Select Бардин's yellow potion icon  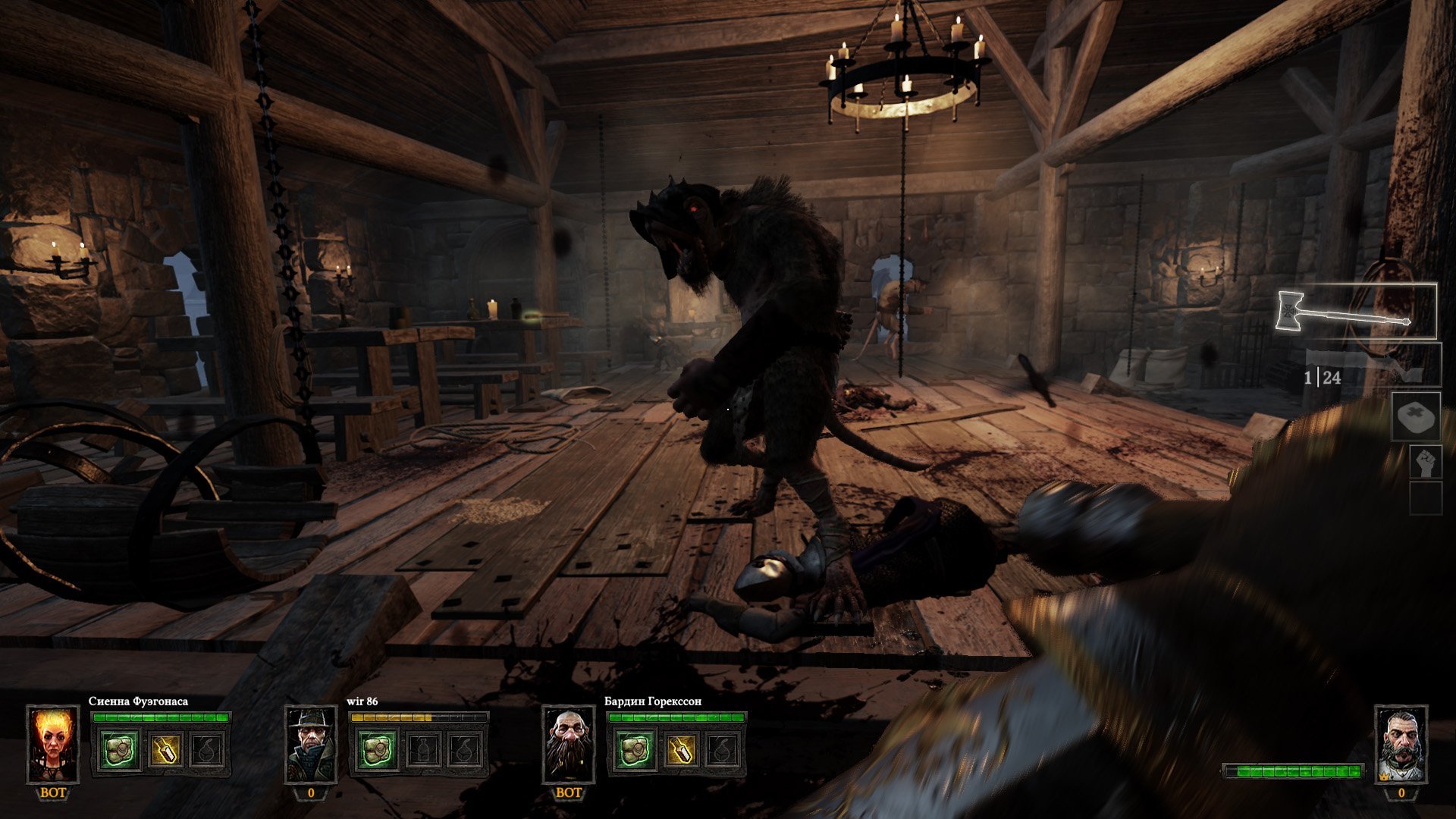tap(679, 750)
